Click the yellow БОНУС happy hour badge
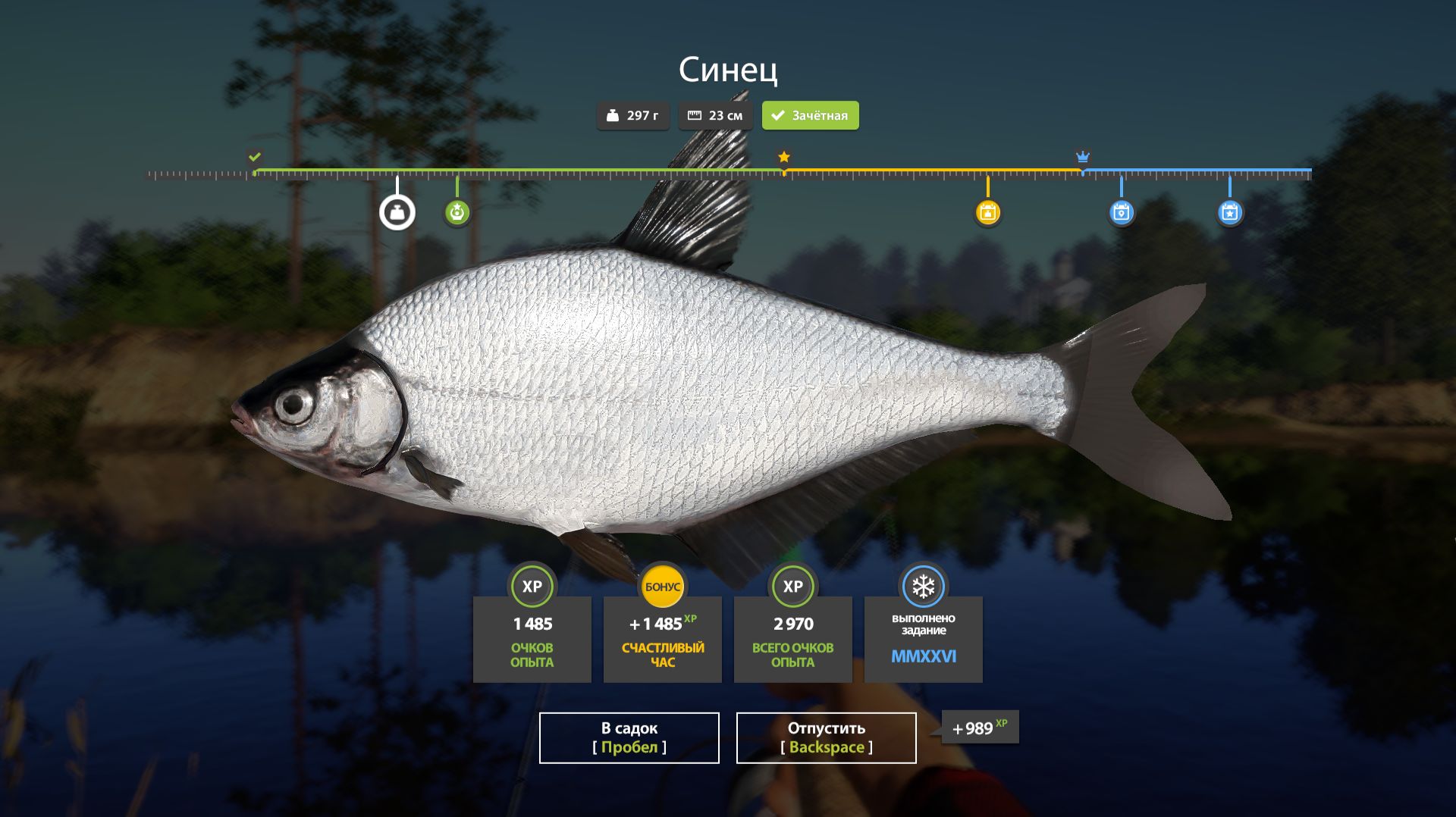 [662, 587]
